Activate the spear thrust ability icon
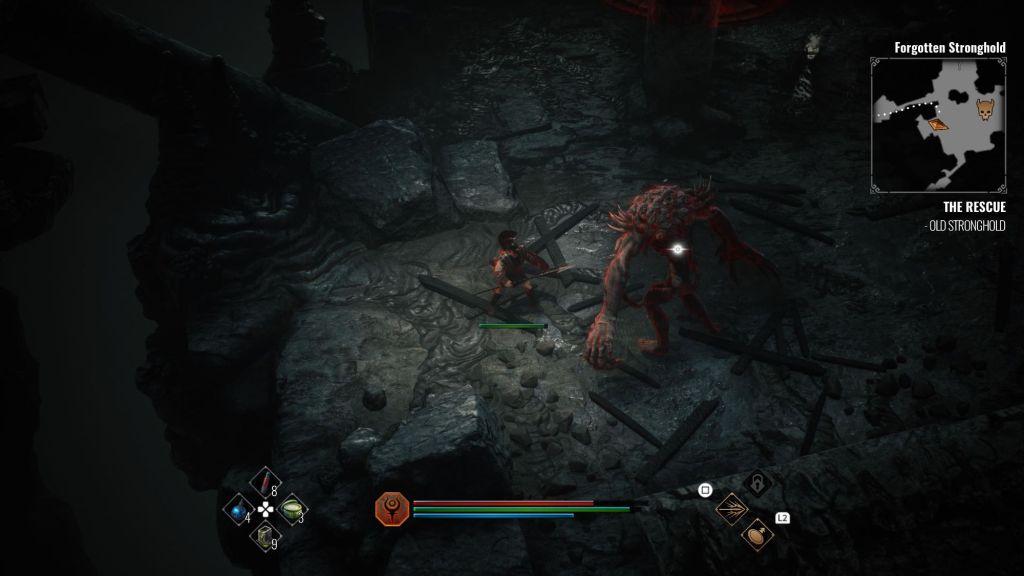The width and height of the screenshot is (1024, 576). pos(735,508)
